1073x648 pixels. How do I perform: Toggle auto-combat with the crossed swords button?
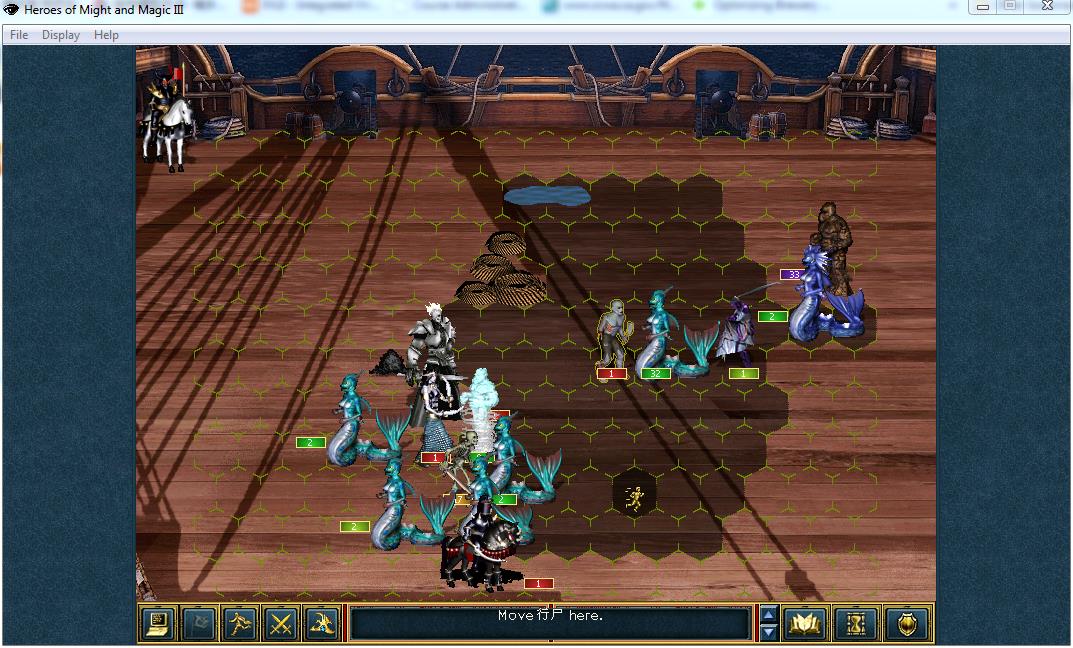(281, 624)
